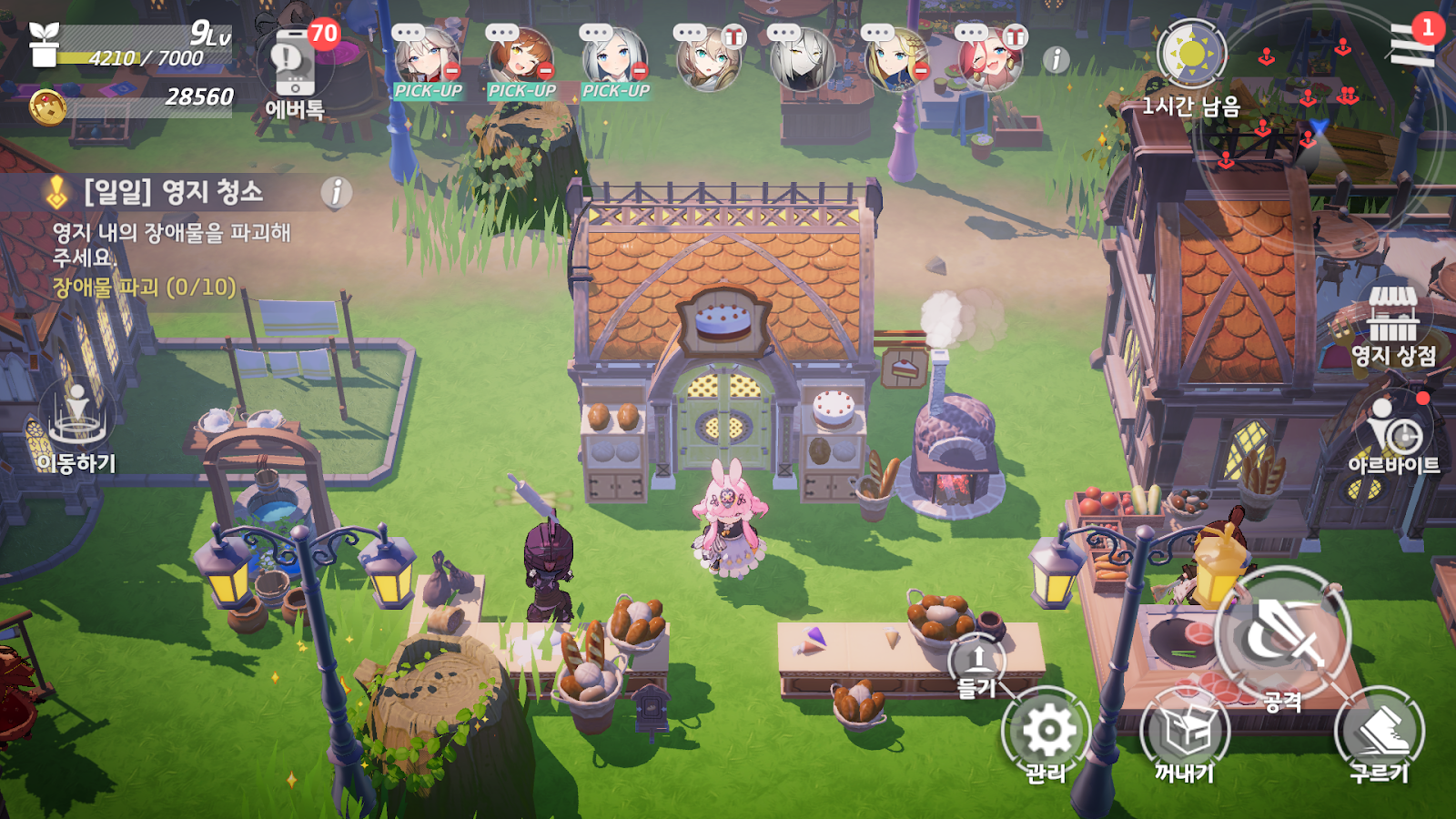Open the hamburger menu with notification badge

click(x=1412, y=45)
